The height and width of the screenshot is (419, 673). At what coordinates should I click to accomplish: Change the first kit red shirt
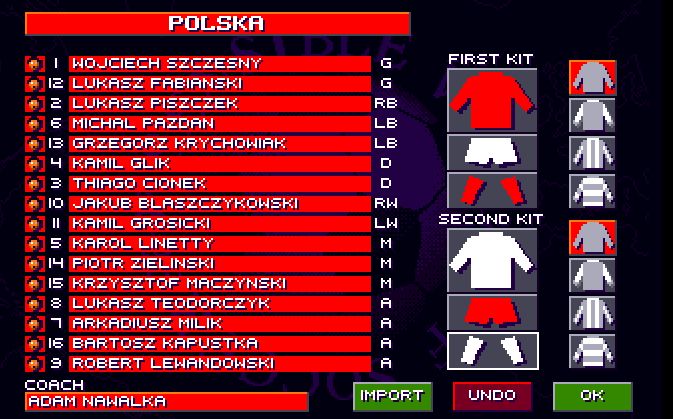[492, 100]
